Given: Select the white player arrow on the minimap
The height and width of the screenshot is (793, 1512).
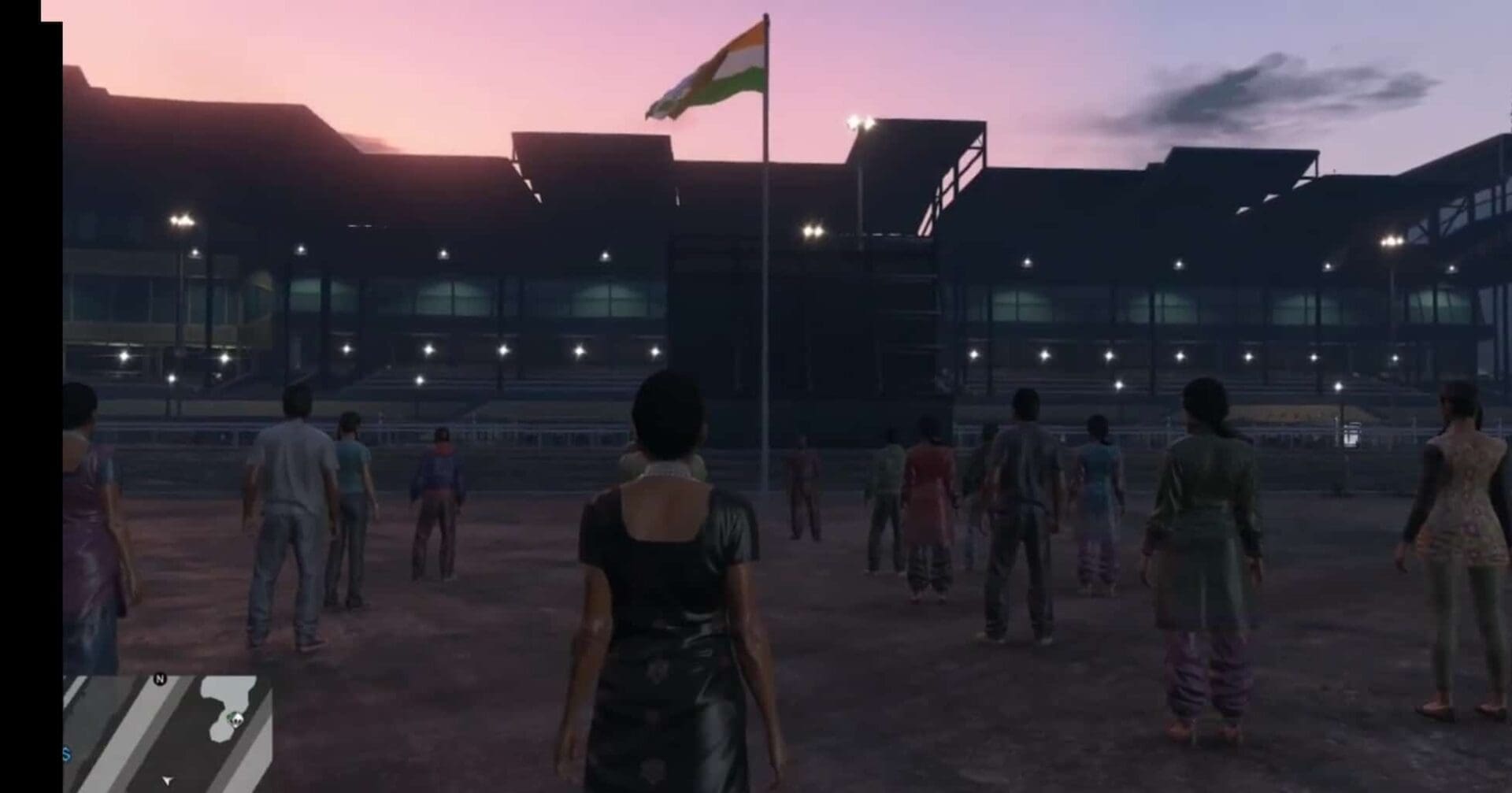Looking at the screenshot, I should pos(167,781).
